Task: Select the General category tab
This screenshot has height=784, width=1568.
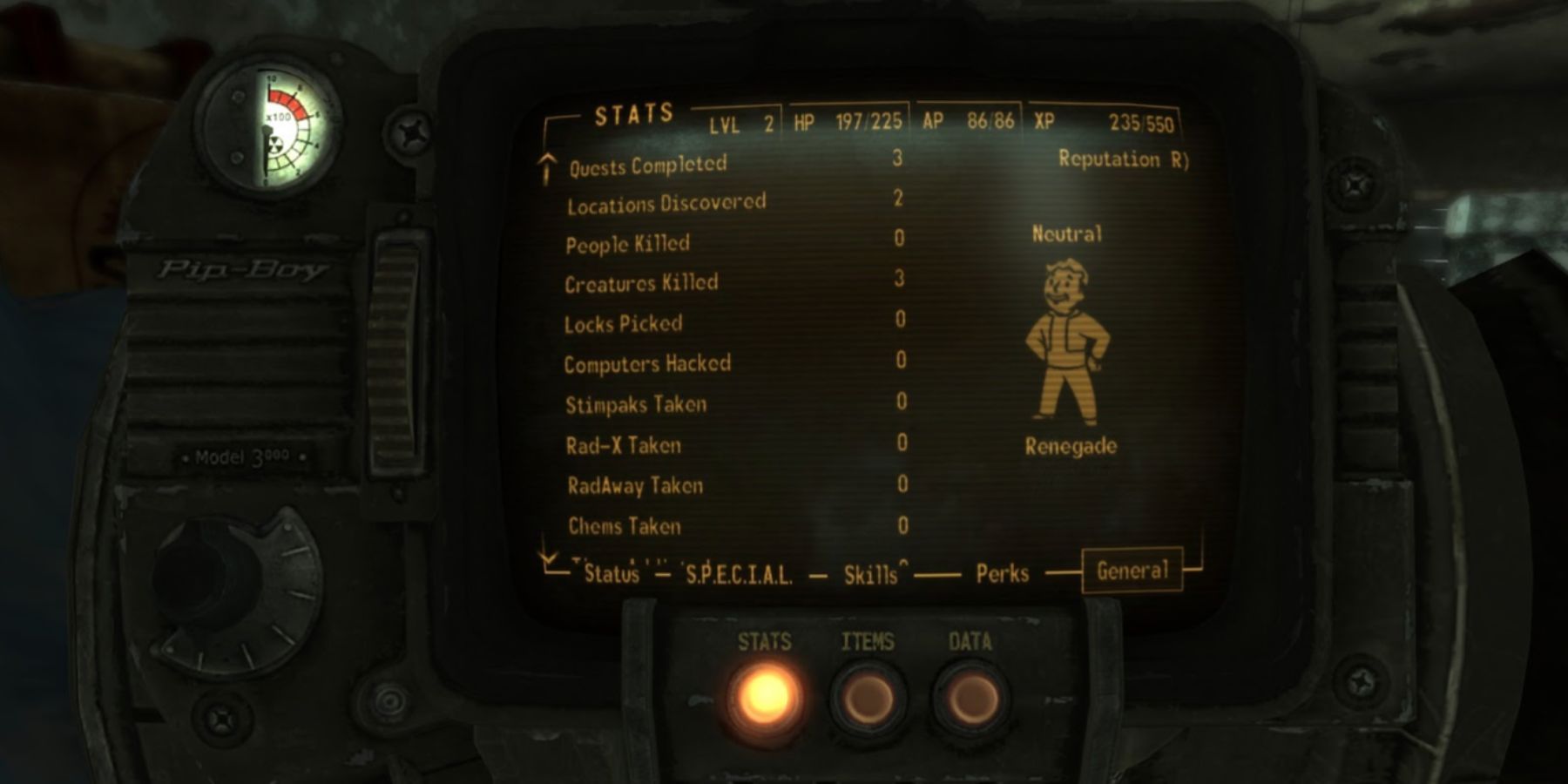Action: coord(1132,571)
